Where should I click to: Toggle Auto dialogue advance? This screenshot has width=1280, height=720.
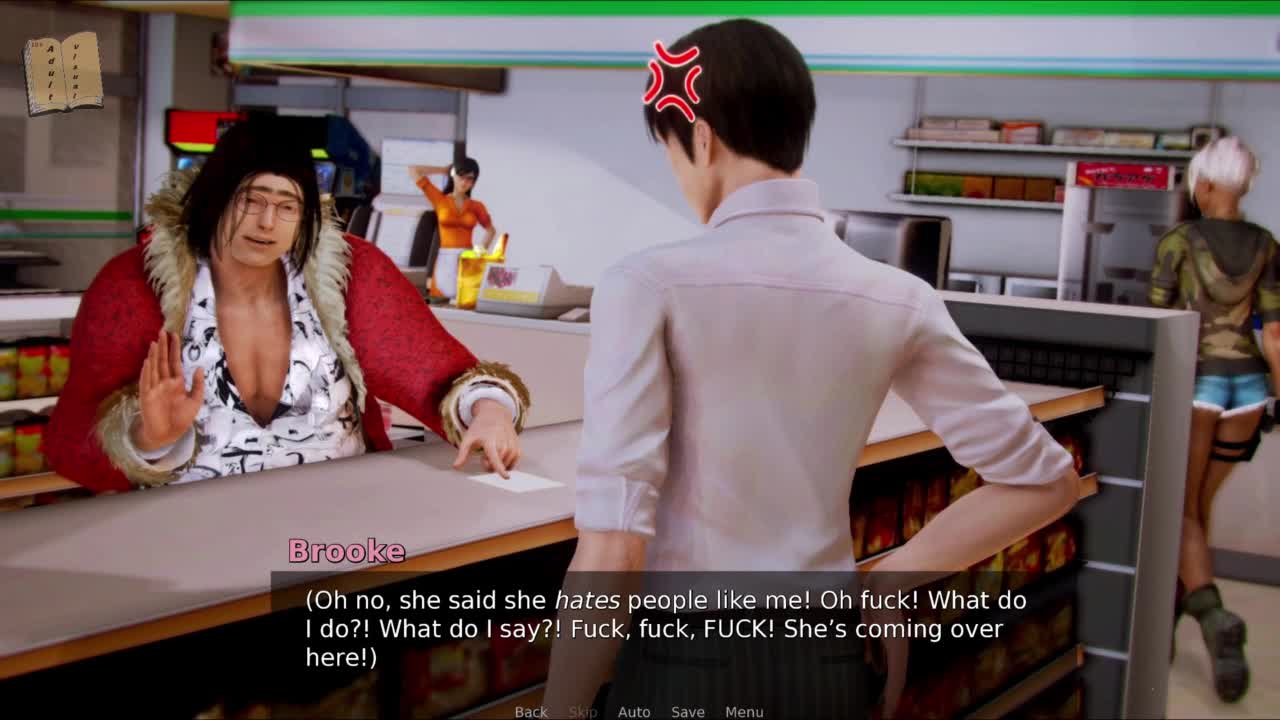point(634,712)
